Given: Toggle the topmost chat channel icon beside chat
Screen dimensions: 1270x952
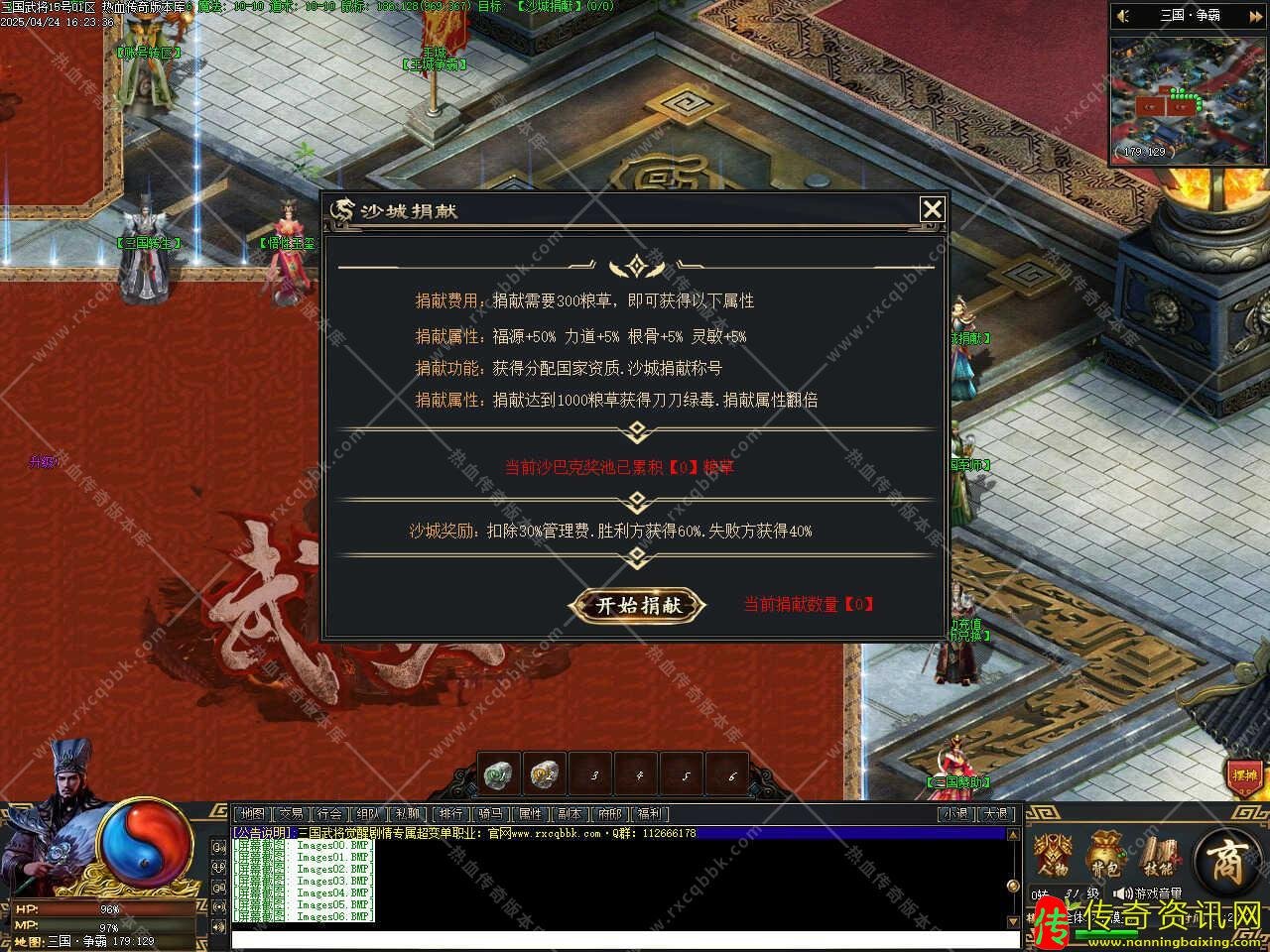Looking at the screenshot, I should tap(219, 848).
